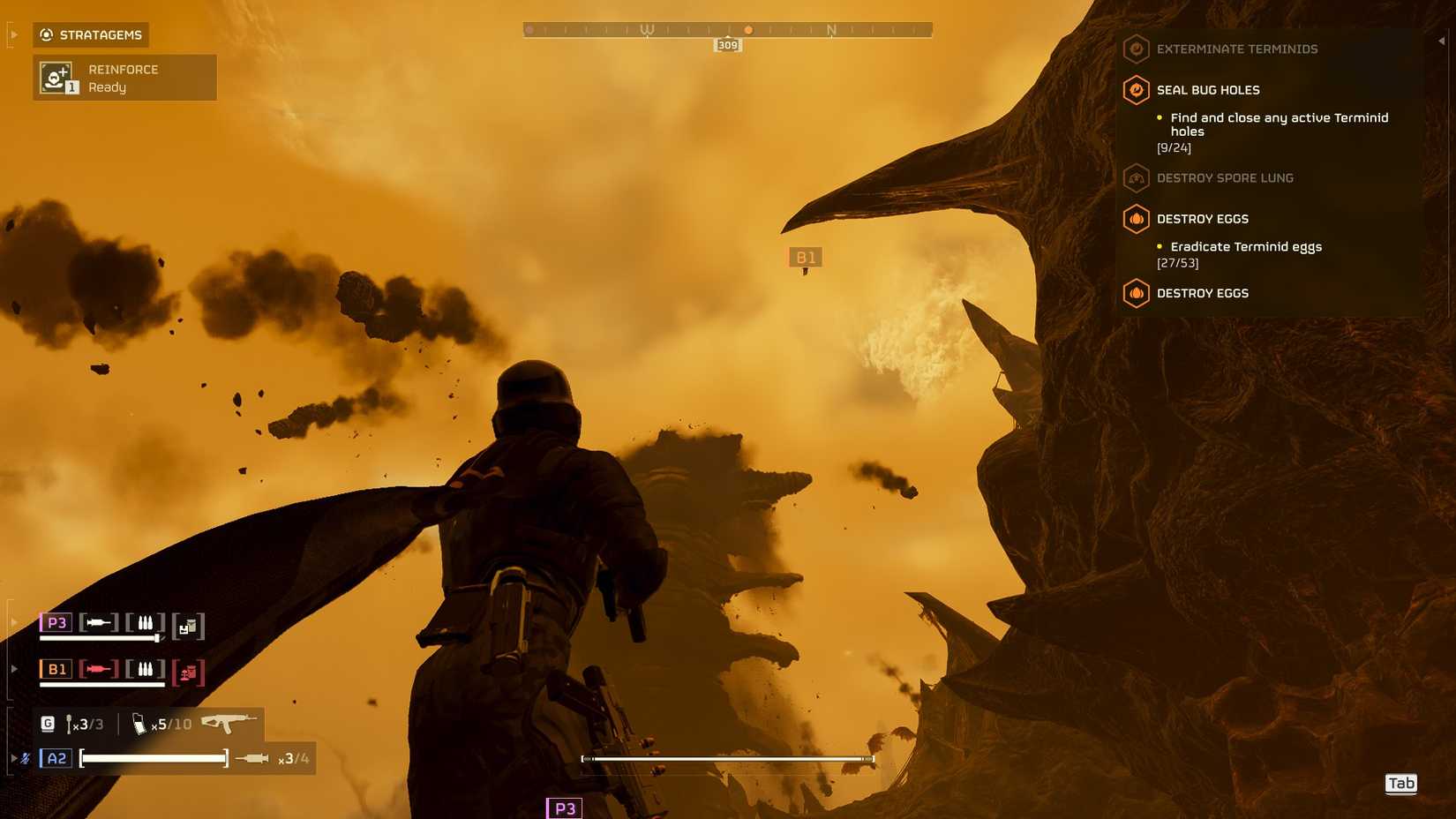Viewport: 1456px width, 819px height.
Task: Toggle teammate A2's muted microphone icon
Action: pyautogui.click(x=24, y=757)
